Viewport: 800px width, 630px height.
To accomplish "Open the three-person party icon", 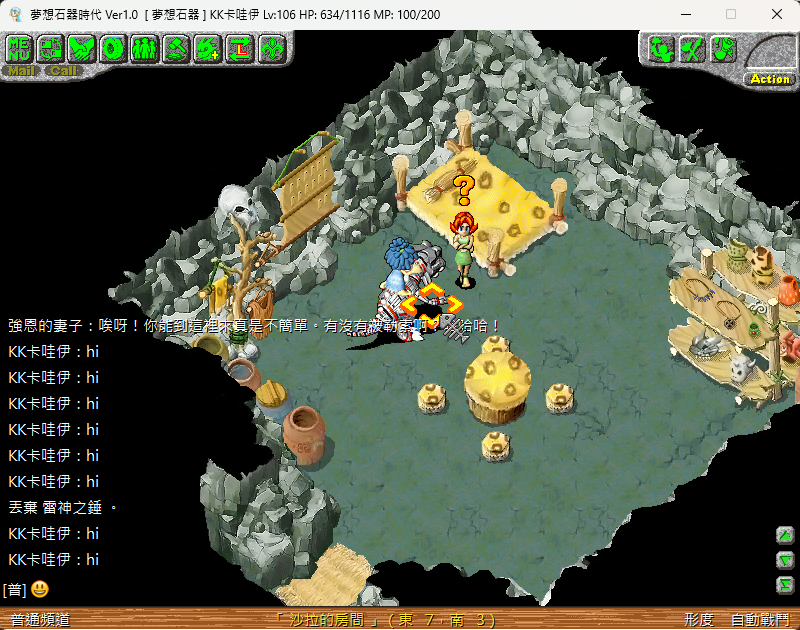I will click(145, 47).
